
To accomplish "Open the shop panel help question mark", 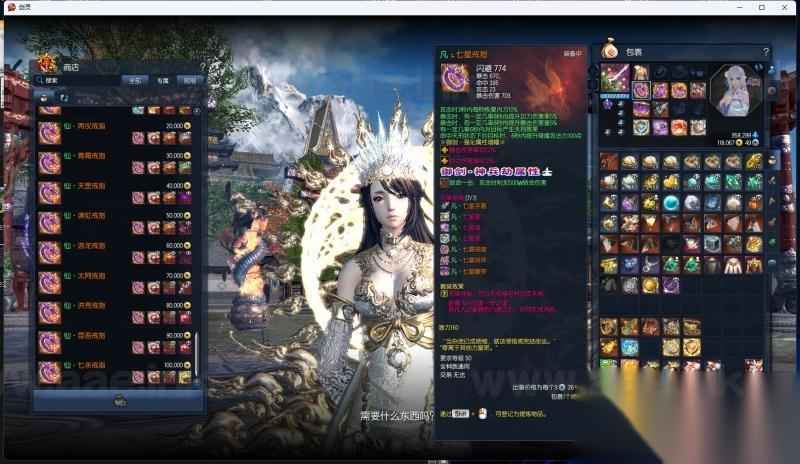I will pos(202,67).
